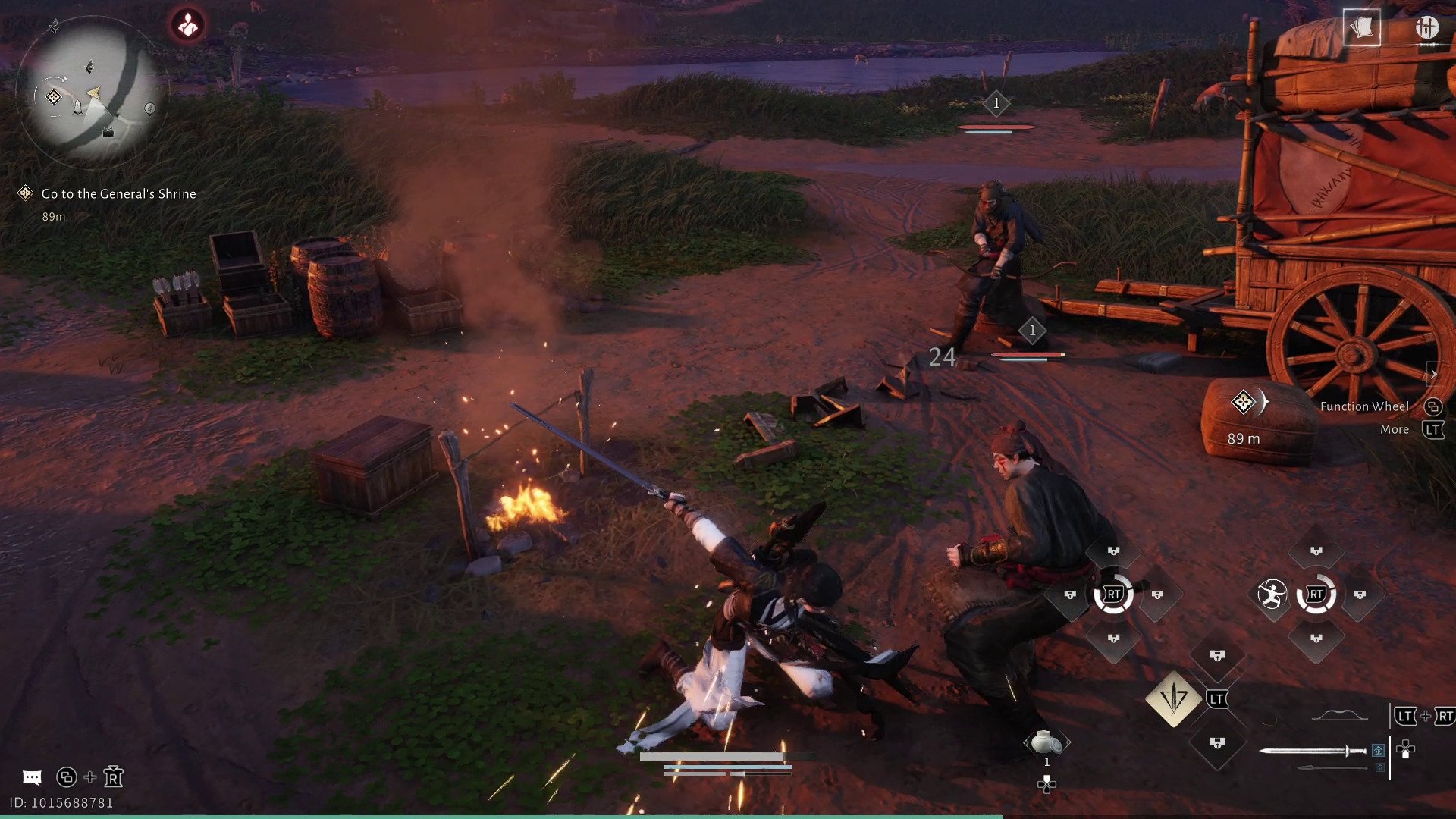Click the red glowing character status icon
The width and height of the screenshot is (1456, 819).
tap(187, 26)
